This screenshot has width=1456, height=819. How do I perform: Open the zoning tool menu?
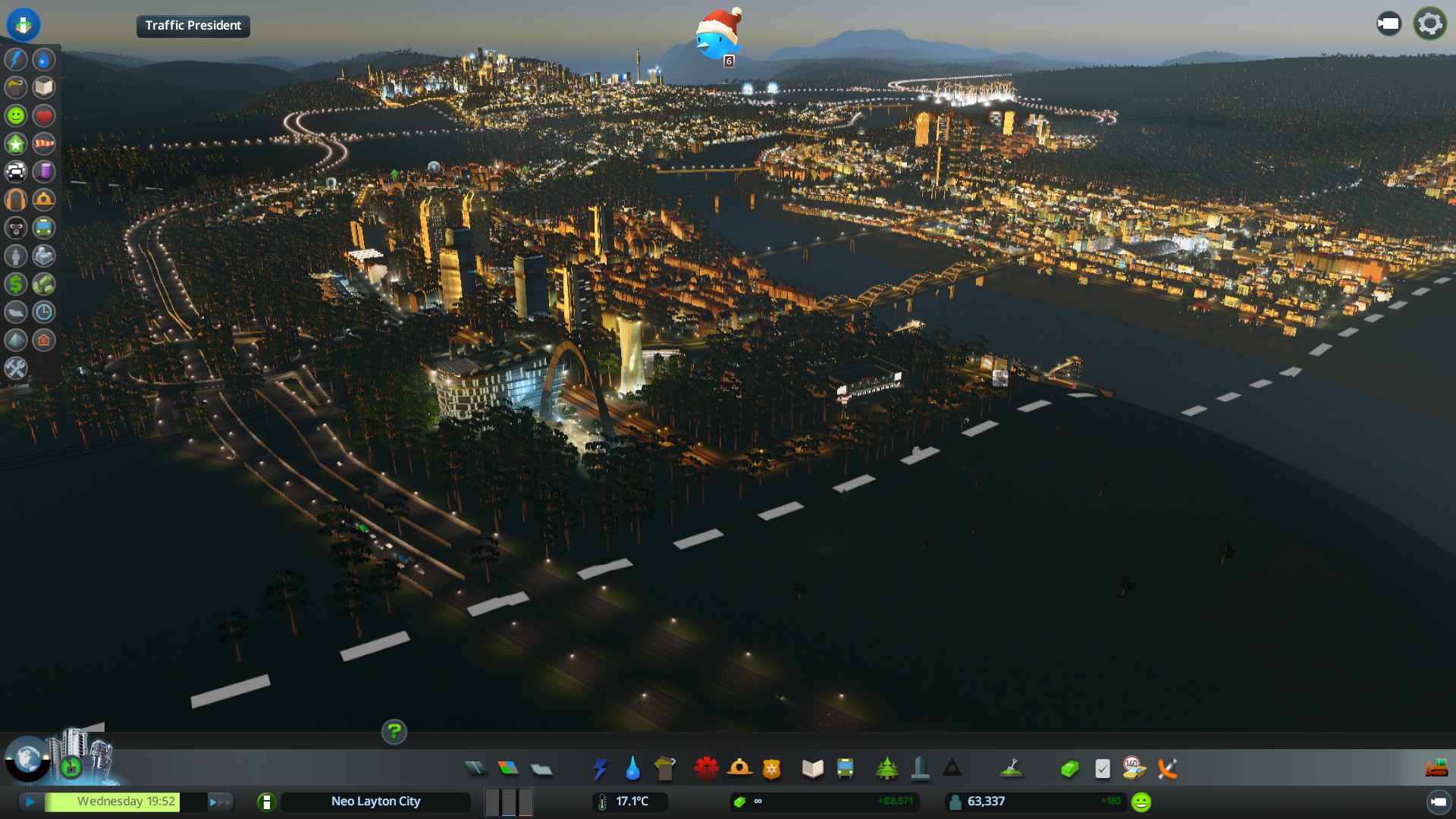(x=508, y=769)
